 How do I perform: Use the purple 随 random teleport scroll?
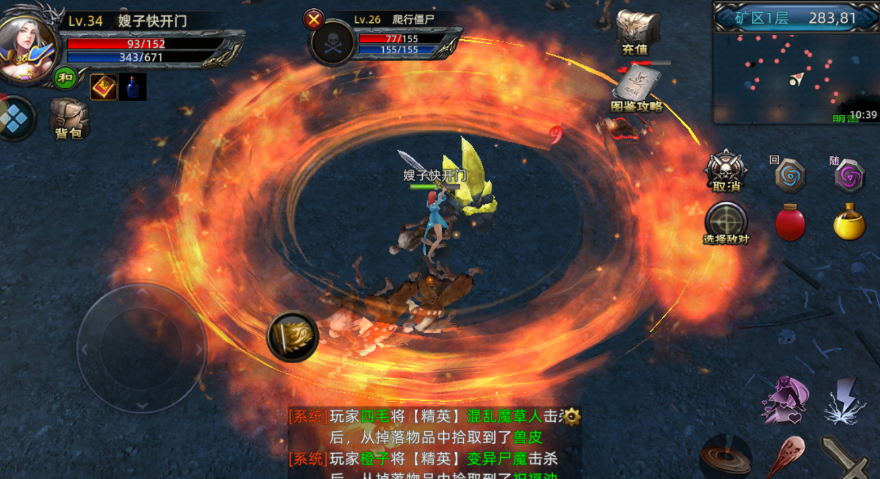[x=849, y=176]
